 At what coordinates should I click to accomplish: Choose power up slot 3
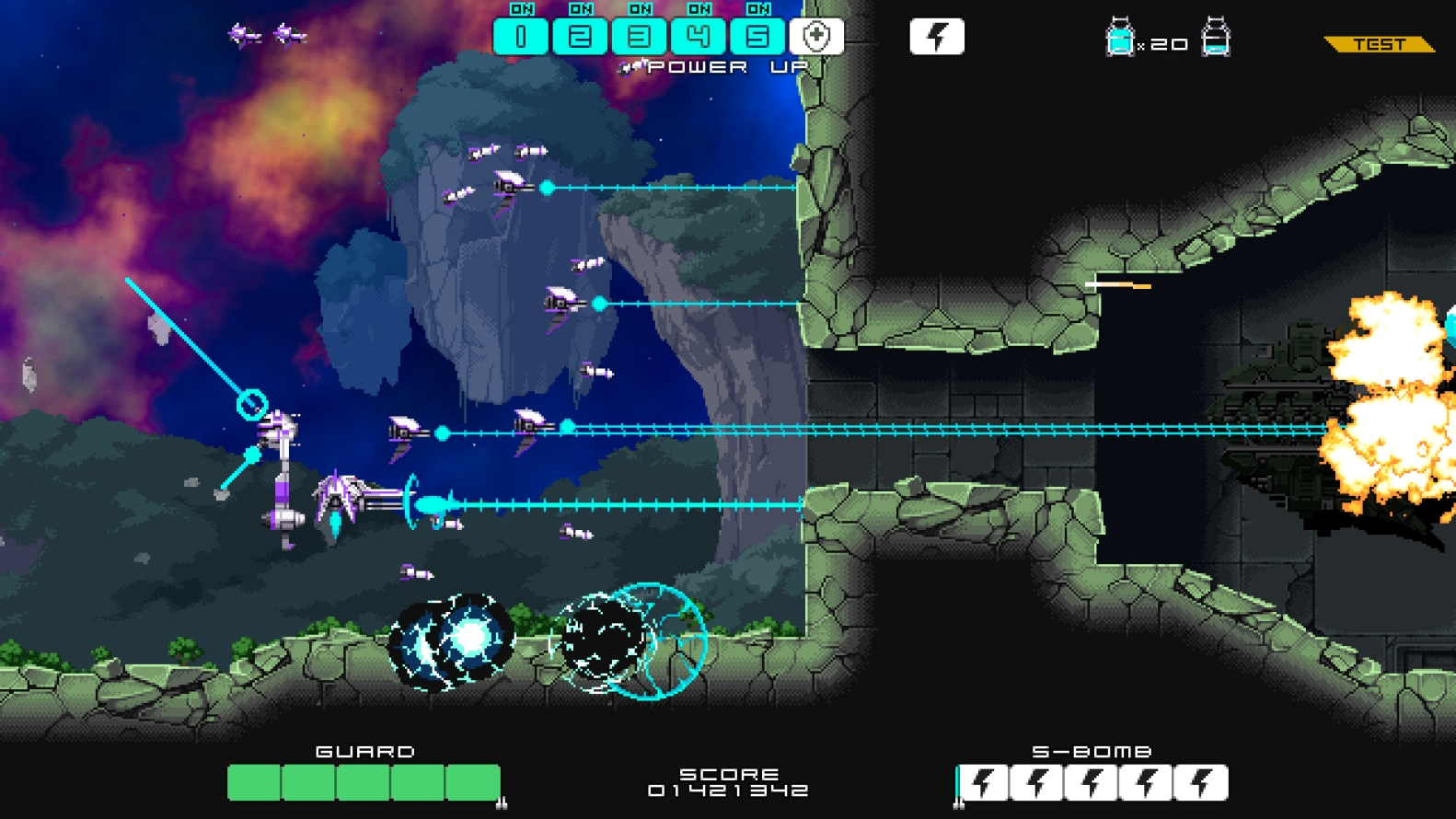(x=639, y=37)
